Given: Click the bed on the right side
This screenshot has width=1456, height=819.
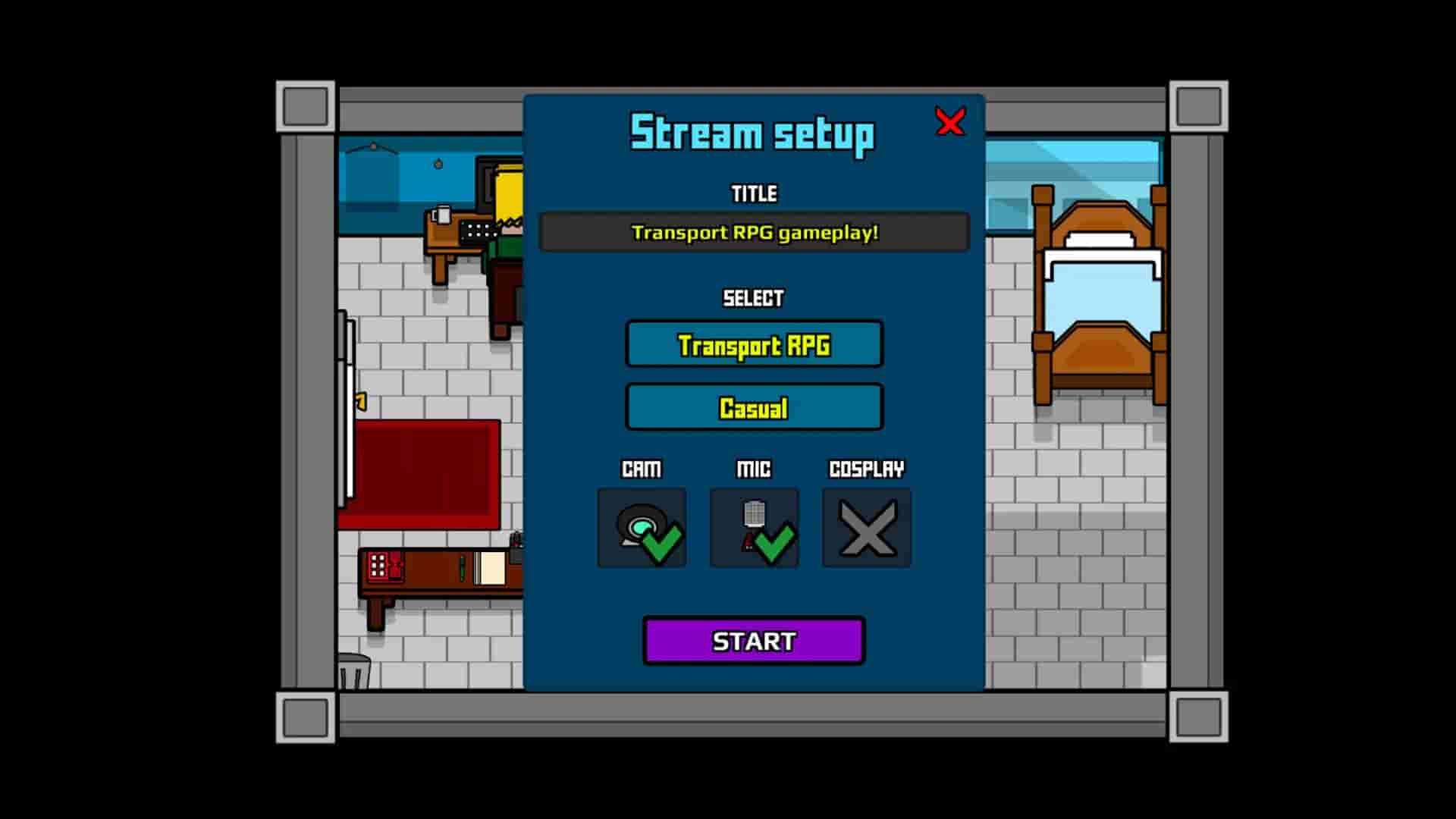Looking at the screenshot, I should coord(1100,296).
